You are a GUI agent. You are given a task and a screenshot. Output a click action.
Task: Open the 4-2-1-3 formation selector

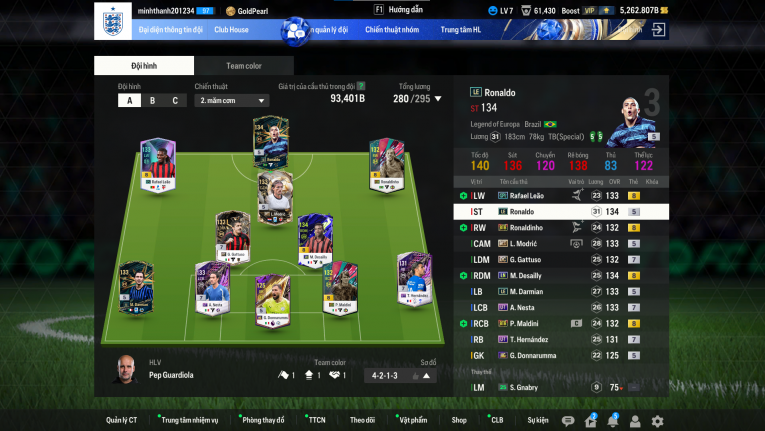(399, 376)
